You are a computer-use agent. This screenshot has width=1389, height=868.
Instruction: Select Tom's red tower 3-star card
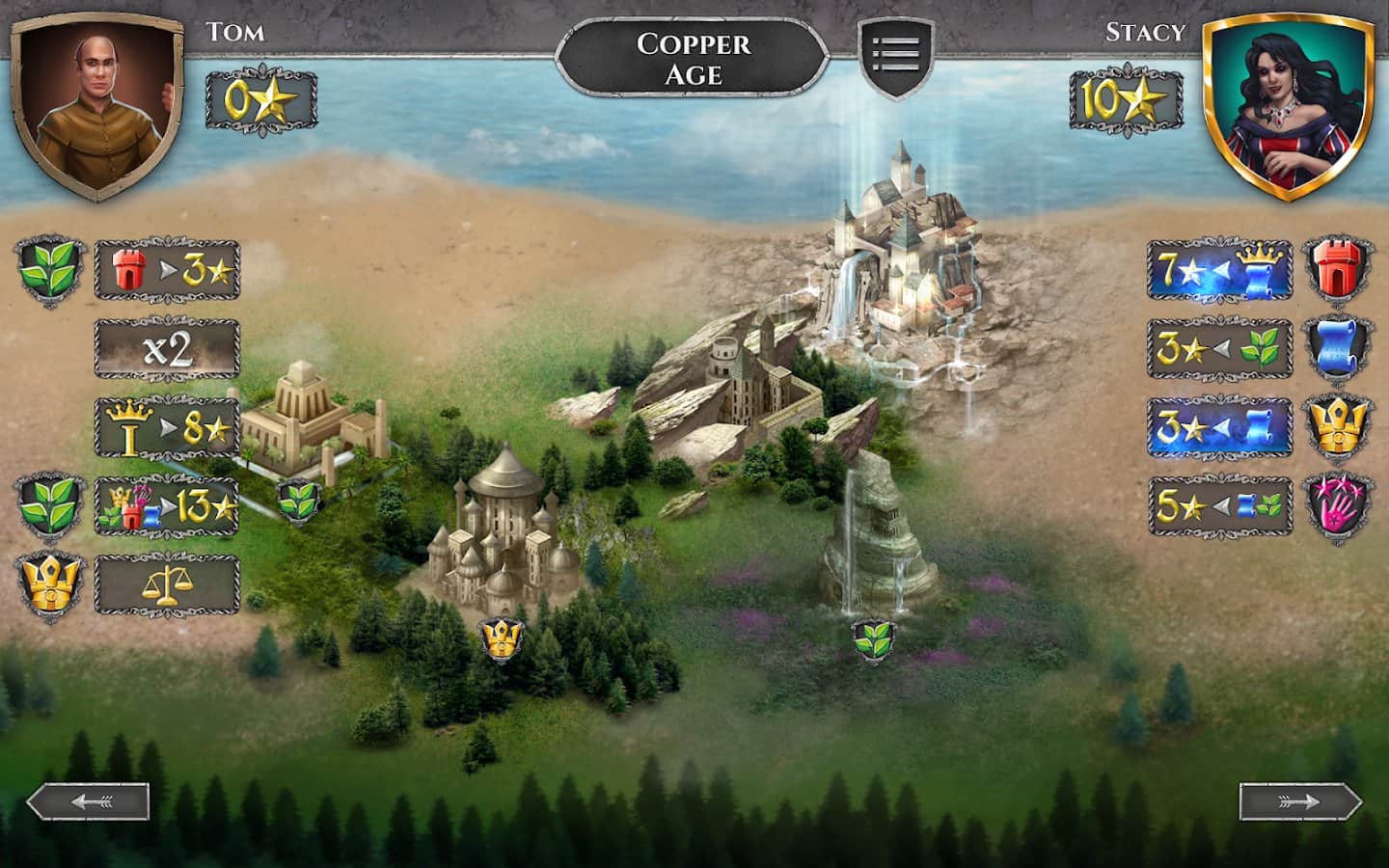point(167,270)
